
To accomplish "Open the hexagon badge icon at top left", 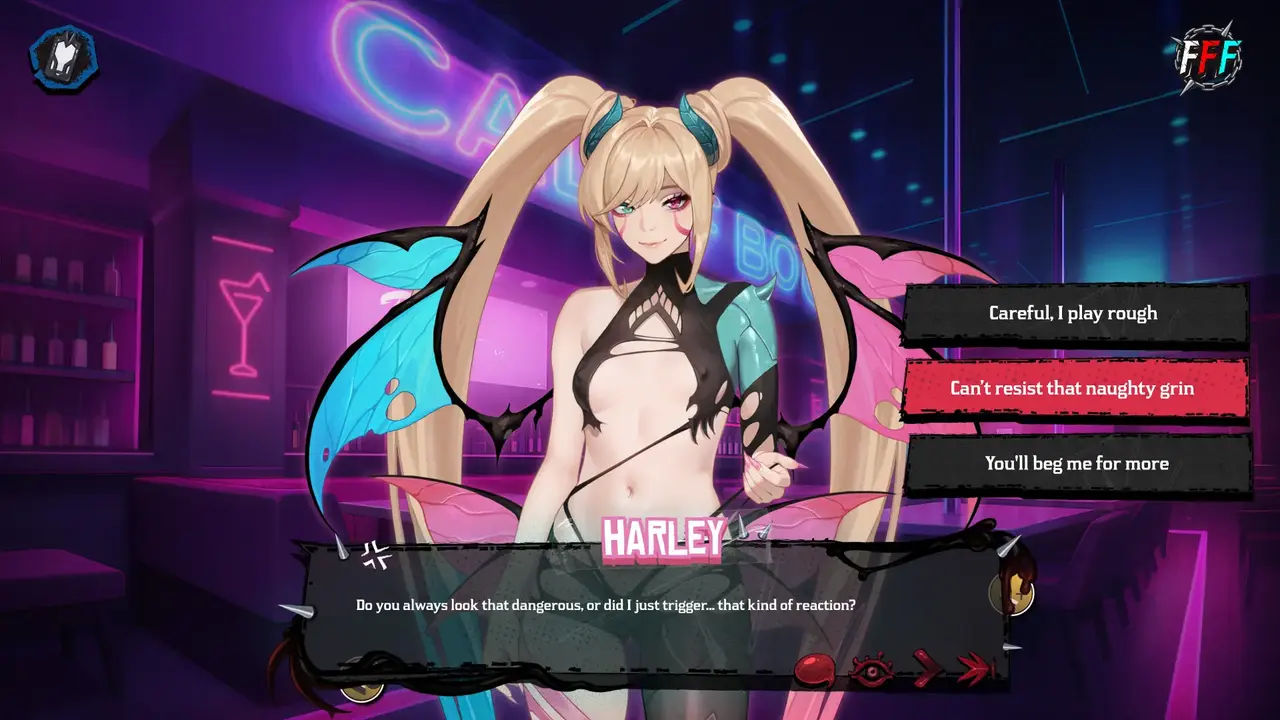I will coord(64,58).
